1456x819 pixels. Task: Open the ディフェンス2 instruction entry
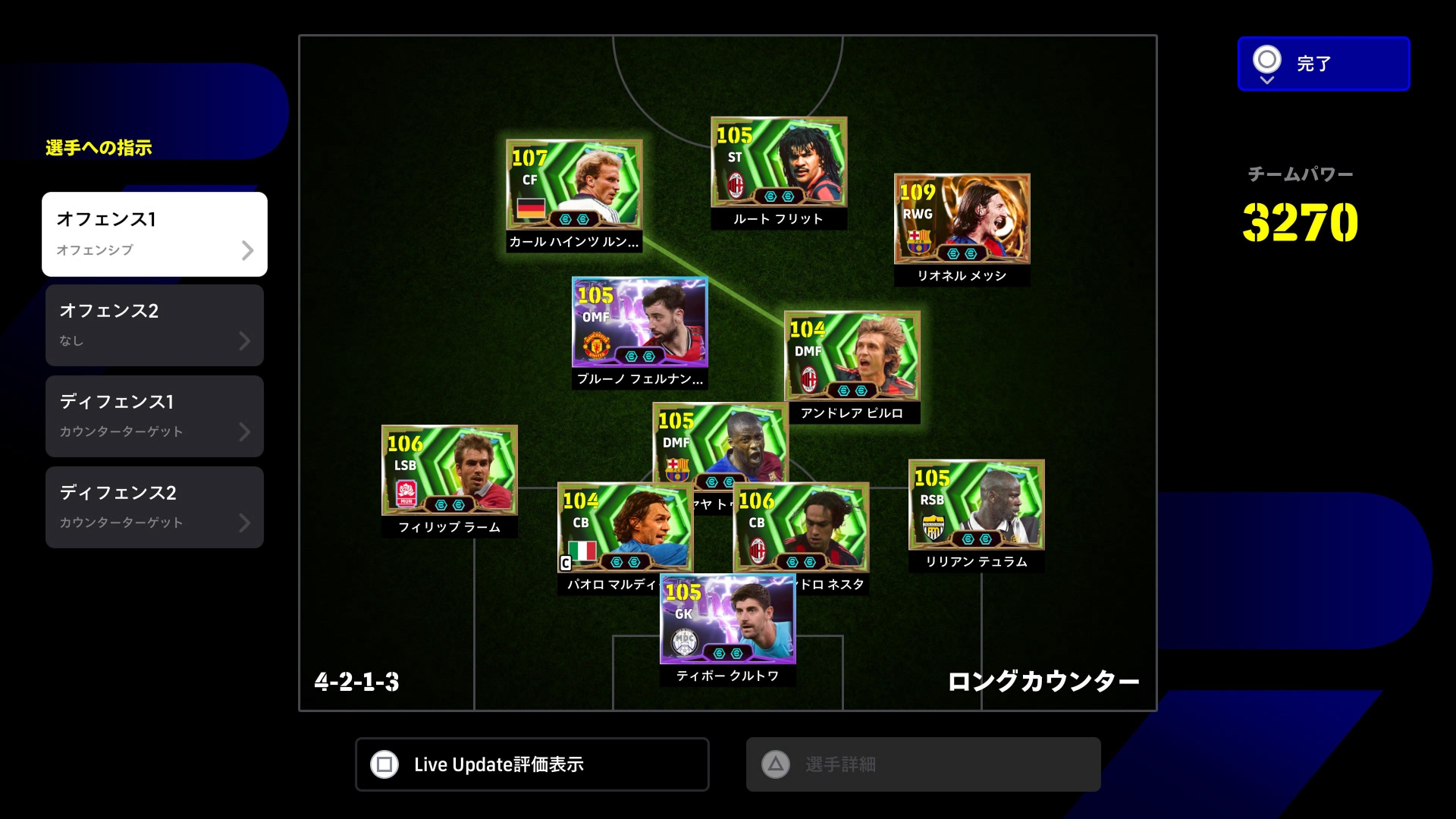pyautogui.click(x=155, y=507)
